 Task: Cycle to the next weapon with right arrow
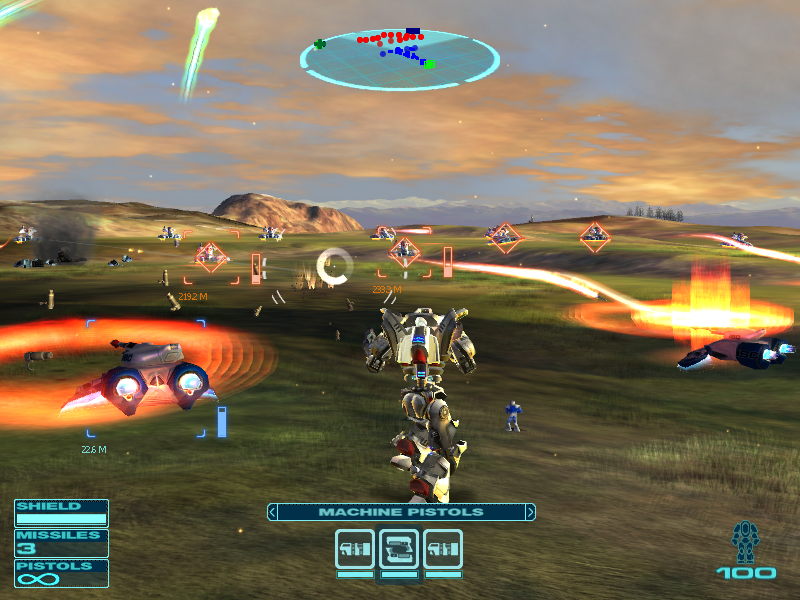tap(530, 512)
